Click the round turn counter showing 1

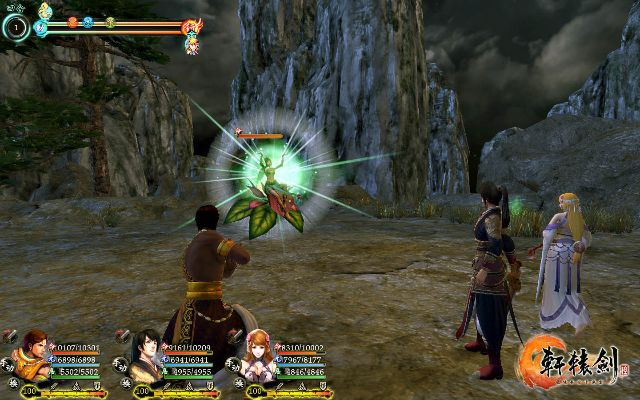pyautogui.click(x=15, y=27)
